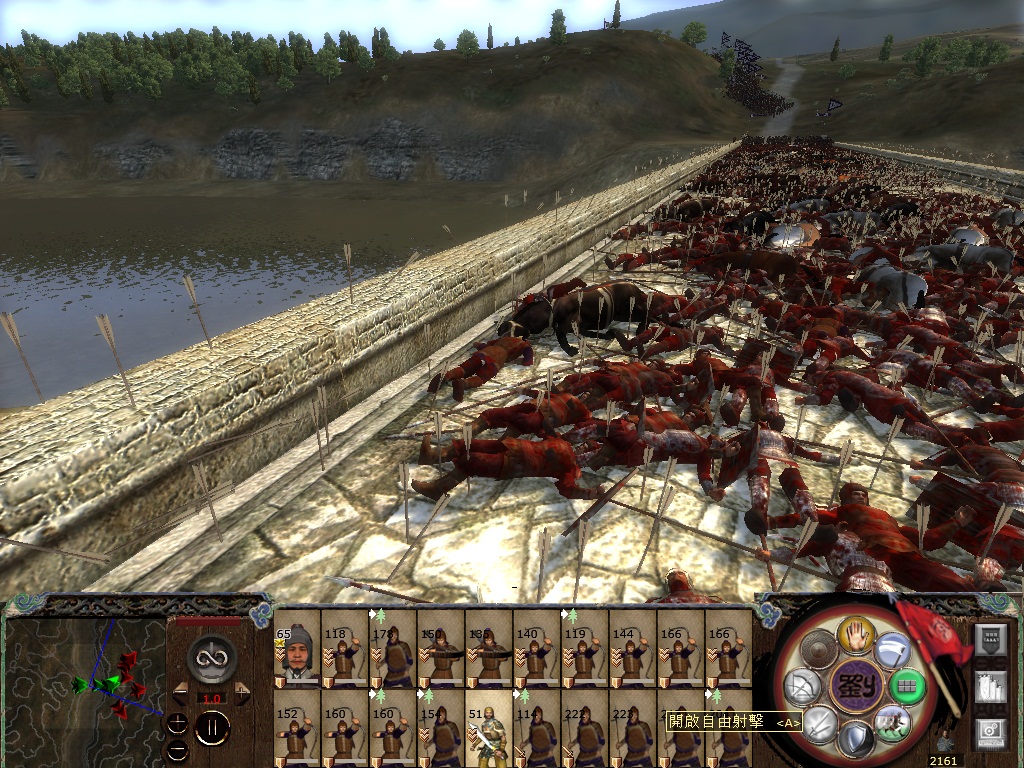Select the unit card with 178 soldiers
Screen dimensions: 1024x768
pyautogui.click(x=393, y=648)
